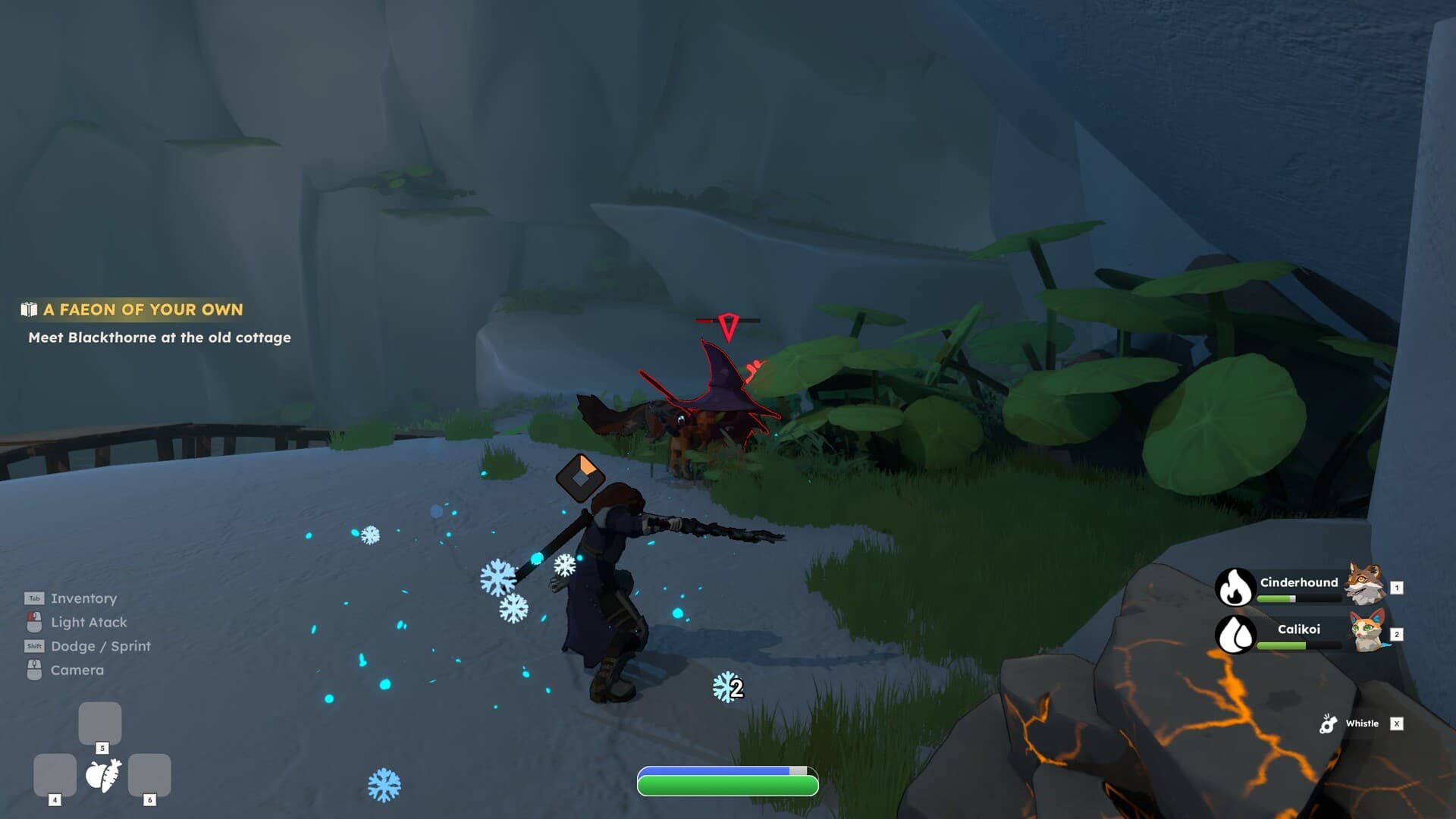Toggle the X keybind badge next to Whistle

tap(1398, 723)
